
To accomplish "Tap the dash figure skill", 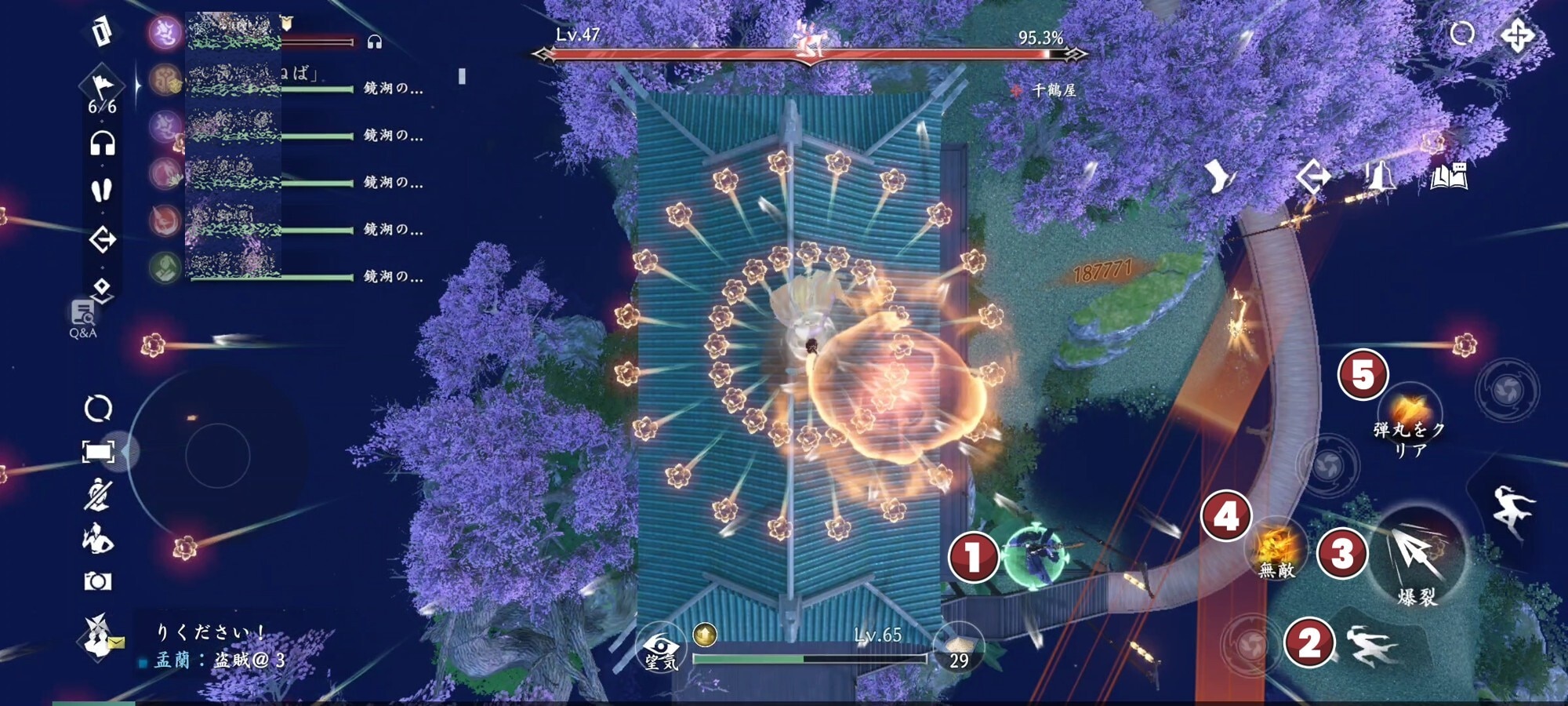I will pos(1372,646).
